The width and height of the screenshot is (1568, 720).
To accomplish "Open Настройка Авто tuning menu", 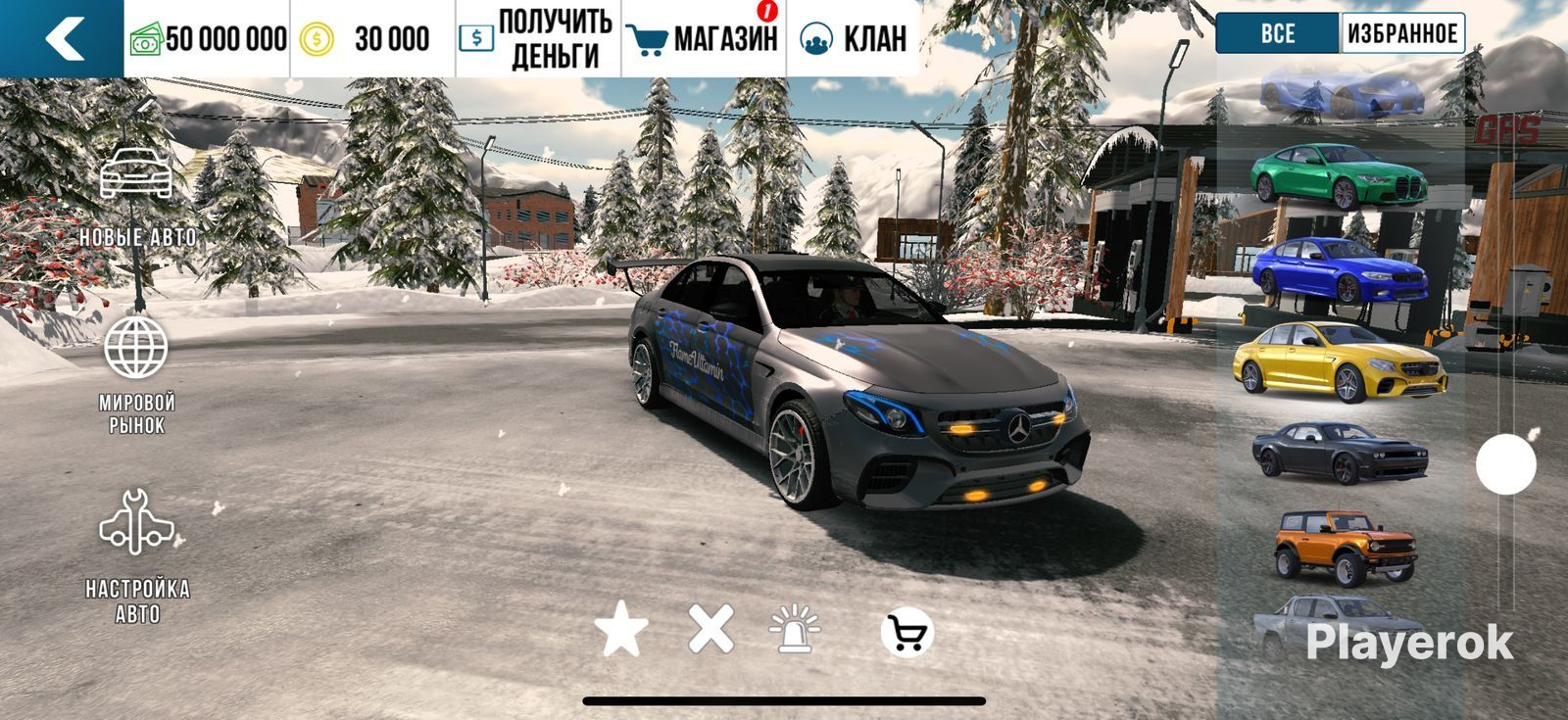I will (x=137, y=555).
